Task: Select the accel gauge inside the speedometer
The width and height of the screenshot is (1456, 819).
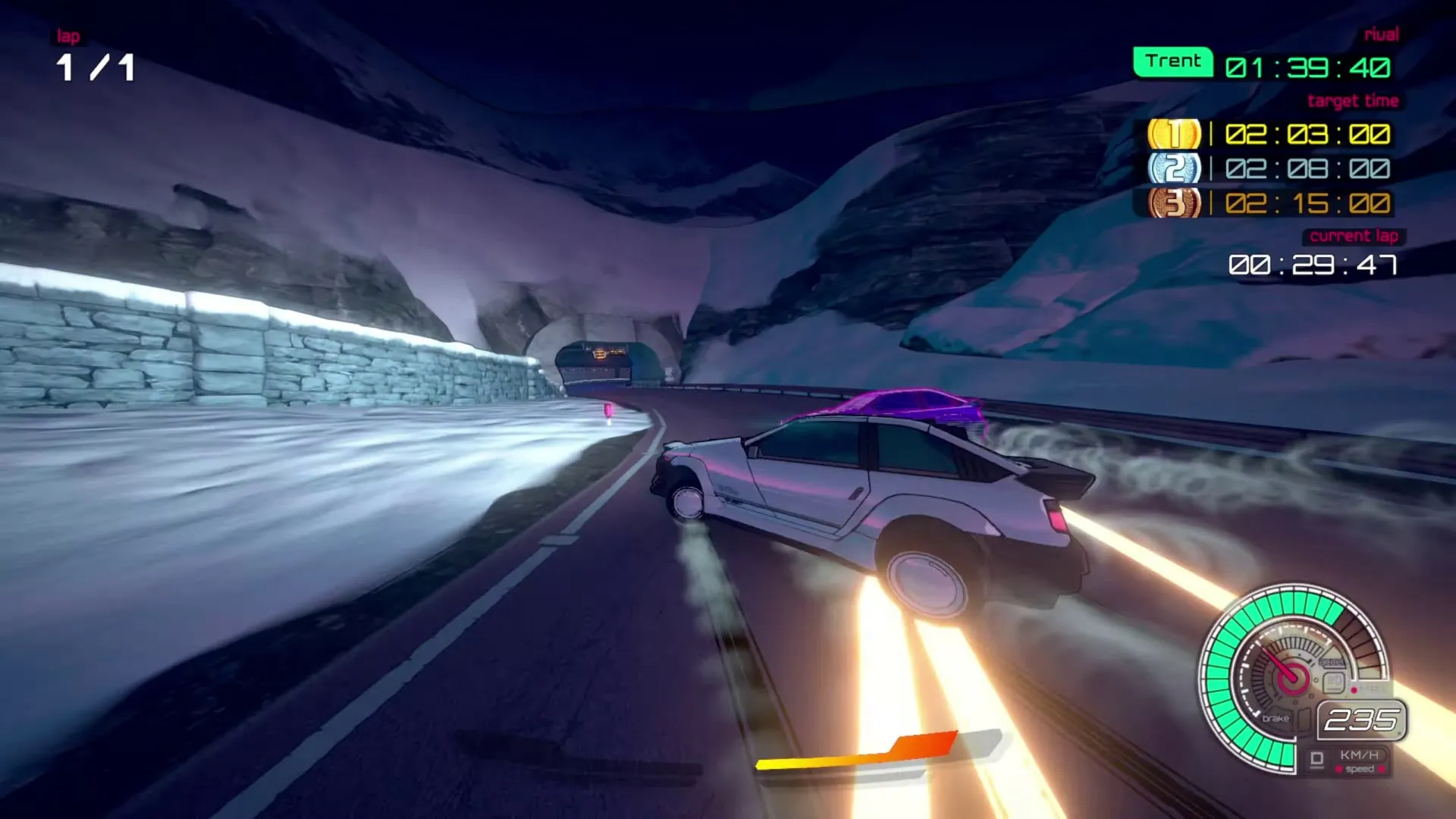Action: 1332,661
